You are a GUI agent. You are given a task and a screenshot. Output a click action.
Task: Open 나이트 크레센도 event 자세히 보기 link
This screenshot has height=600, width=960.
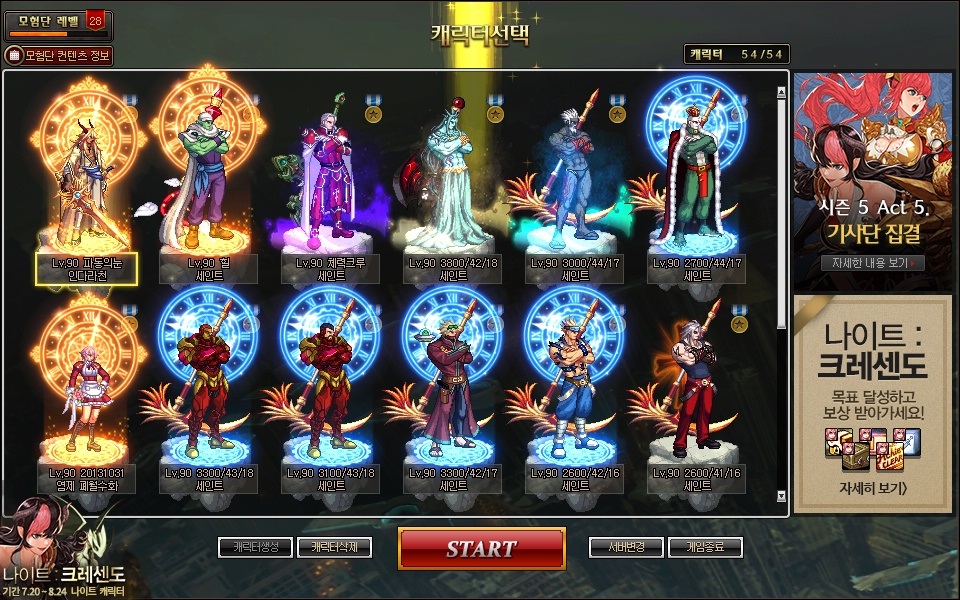872,489
